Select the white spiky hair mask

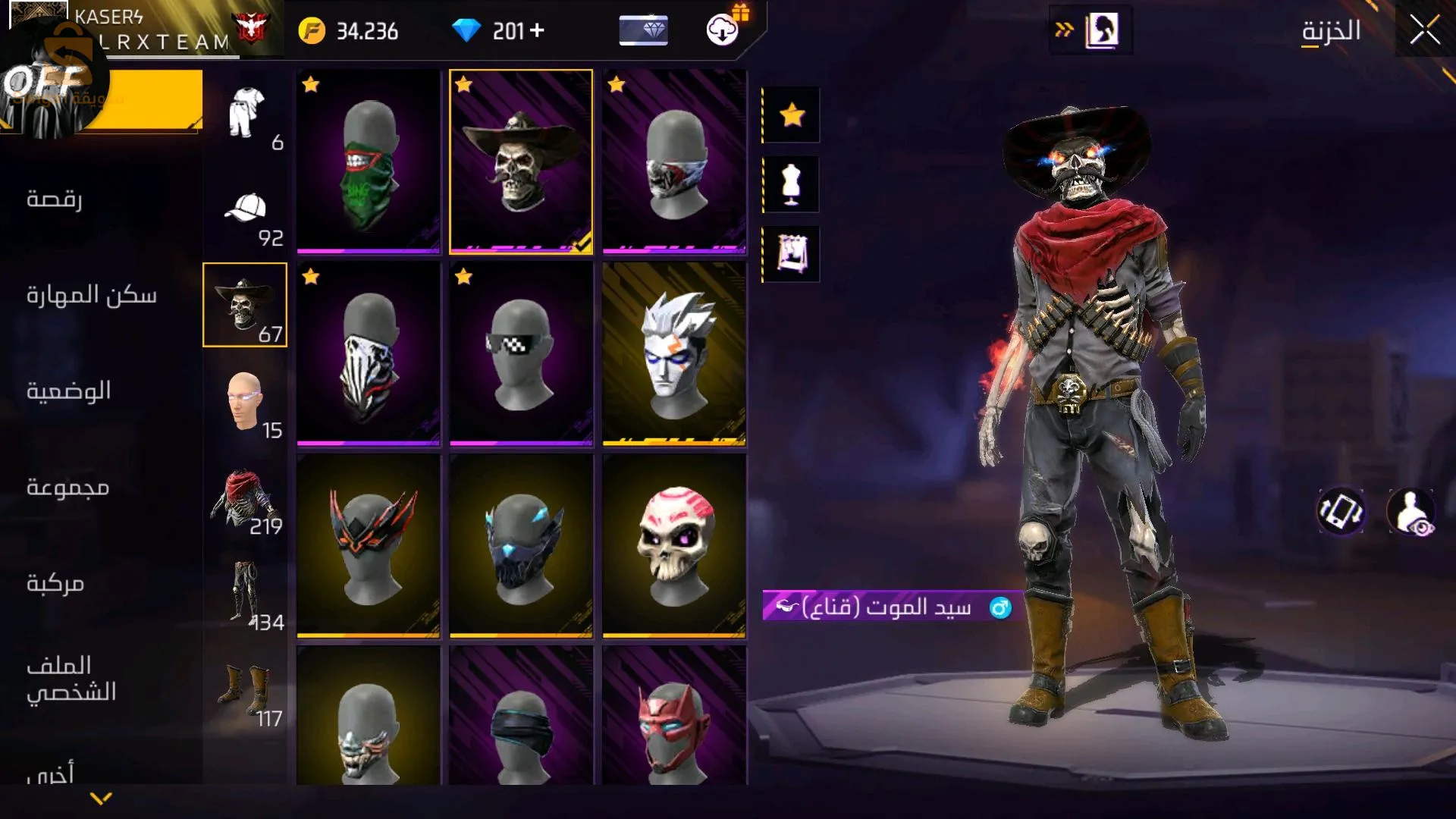(674, 353)
